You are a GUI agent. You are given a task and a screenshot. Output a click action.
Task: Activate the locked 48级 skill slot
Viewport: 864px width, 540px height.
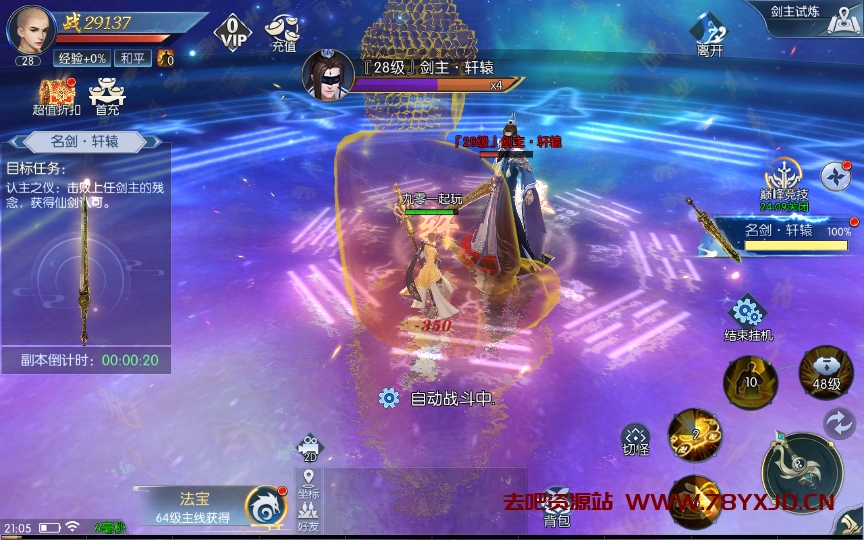coord(826,371)
